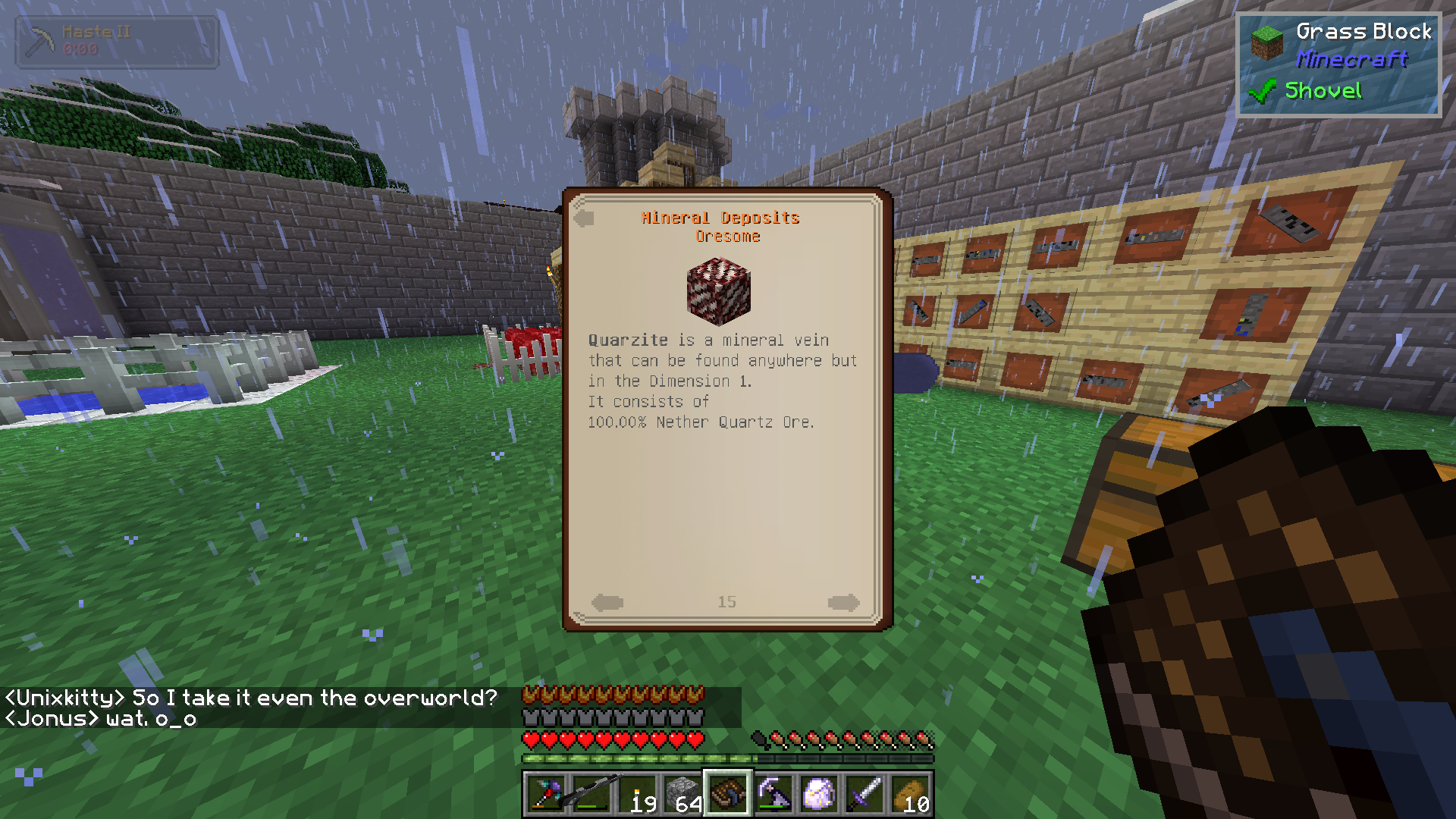Click the Nether Quartz Ore block image
The height and width of the screenshot is (819, 1456).
pos(719,290)
